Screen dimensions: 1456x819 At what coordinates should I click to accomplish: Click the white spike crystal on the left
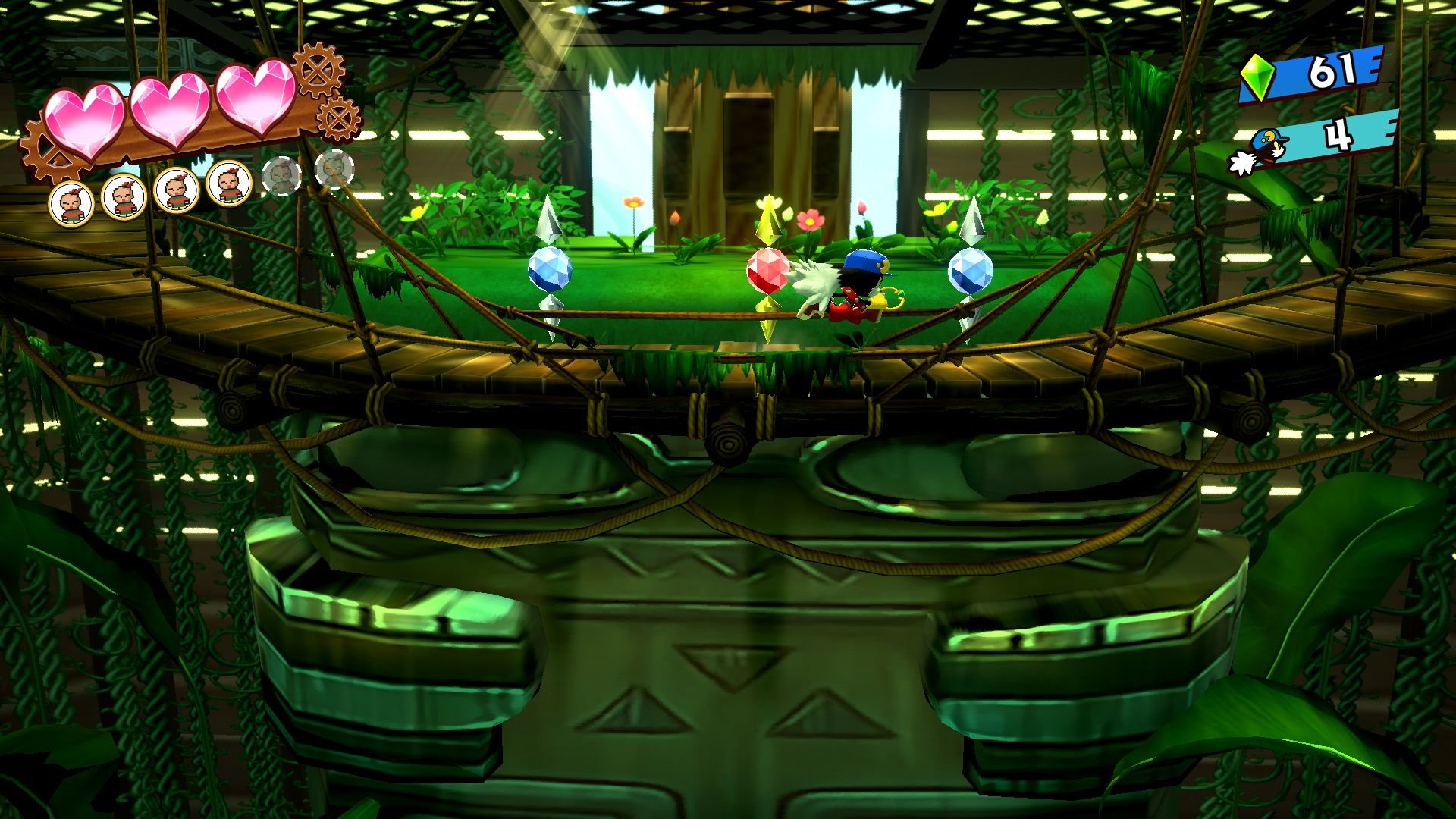(548, 216)
